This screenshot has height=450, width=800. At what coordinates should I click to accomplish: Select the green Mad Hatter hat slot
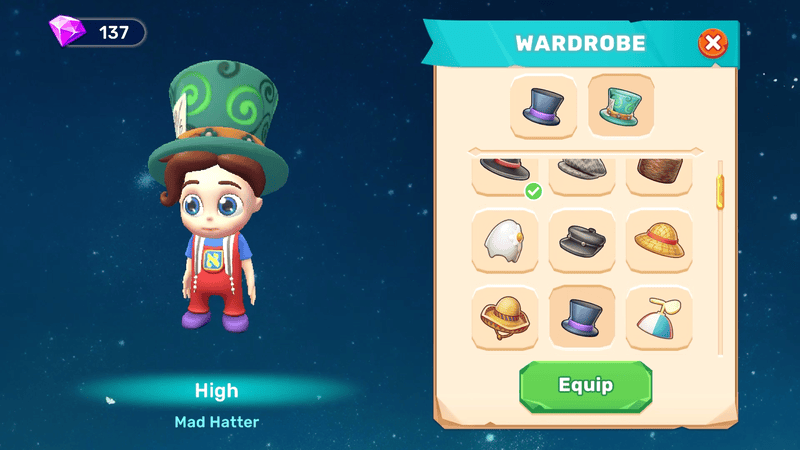[621, 107]
